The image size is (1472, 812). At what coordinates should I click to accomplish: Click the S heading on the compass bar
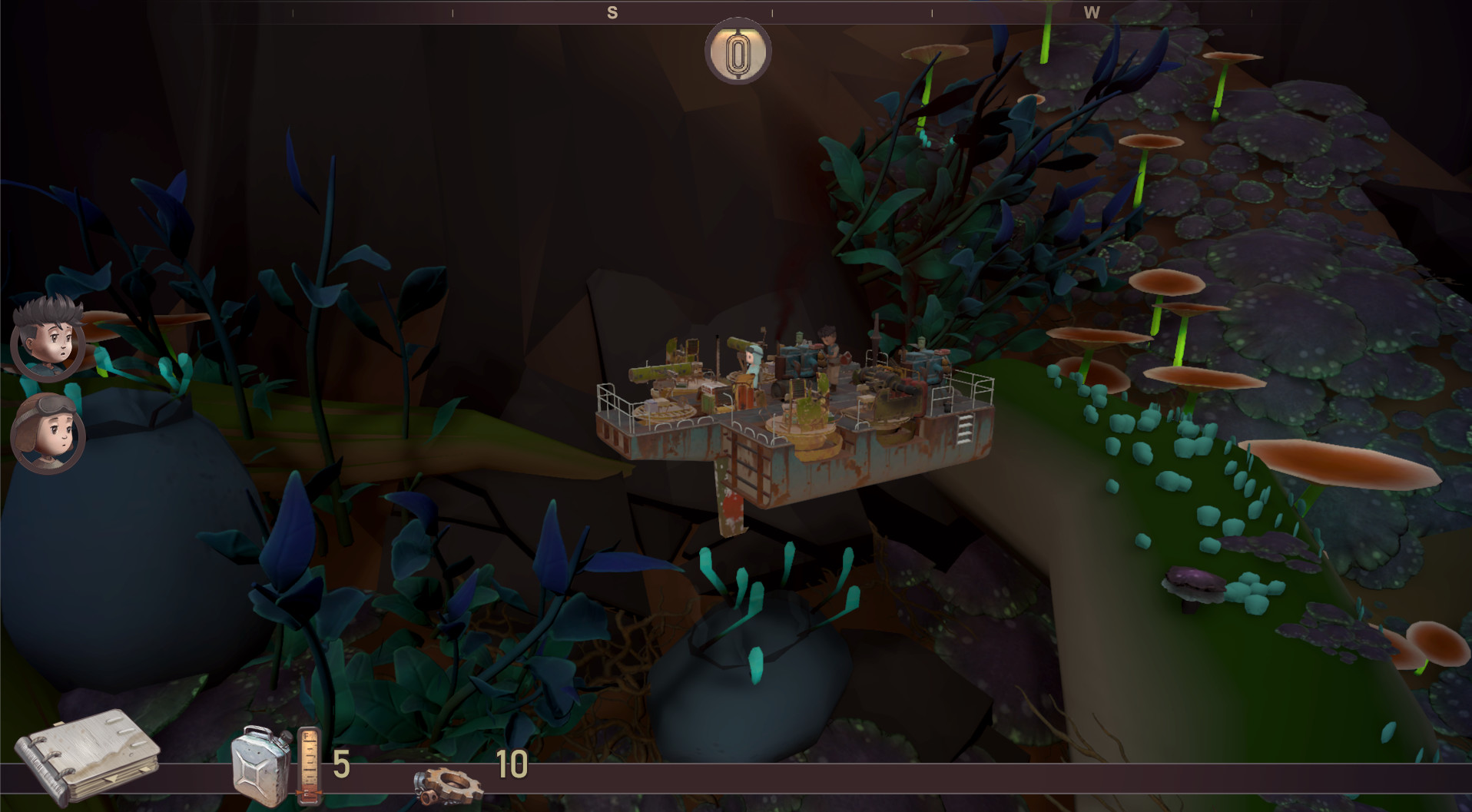(612, 12)
